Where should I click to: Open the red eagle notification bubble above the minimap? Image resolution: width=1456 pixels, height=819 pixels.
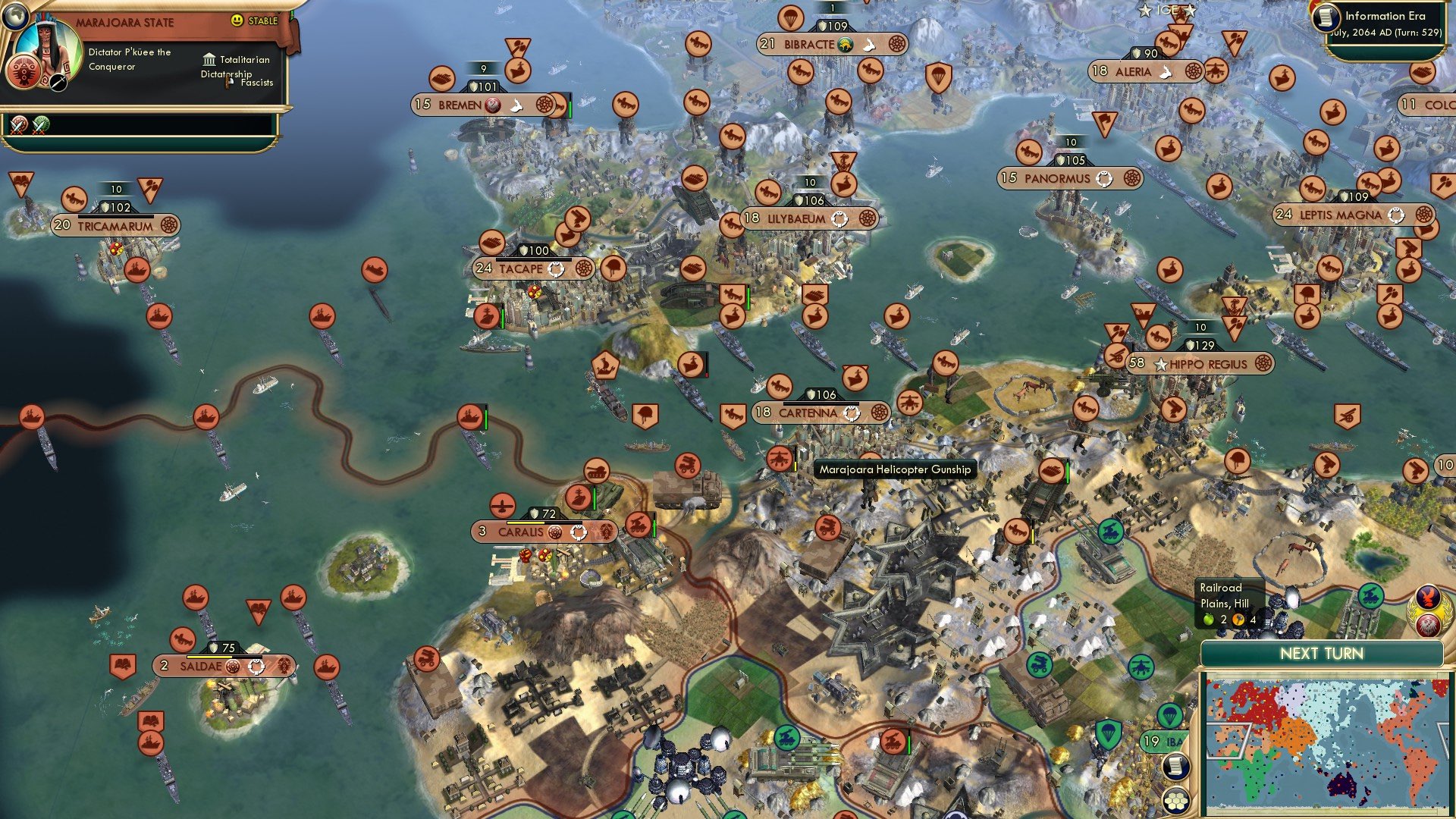(1427, 624)
